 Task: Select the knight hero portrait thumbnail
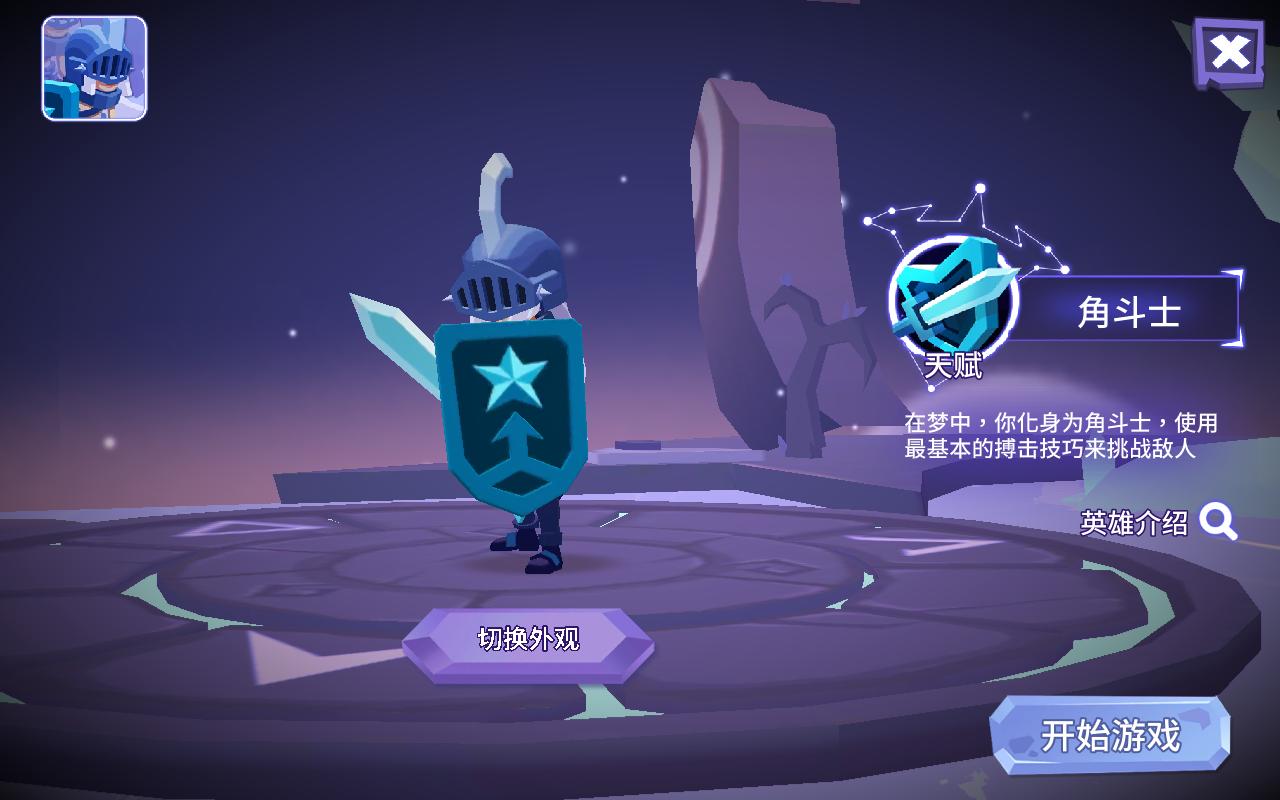(94, 69)
